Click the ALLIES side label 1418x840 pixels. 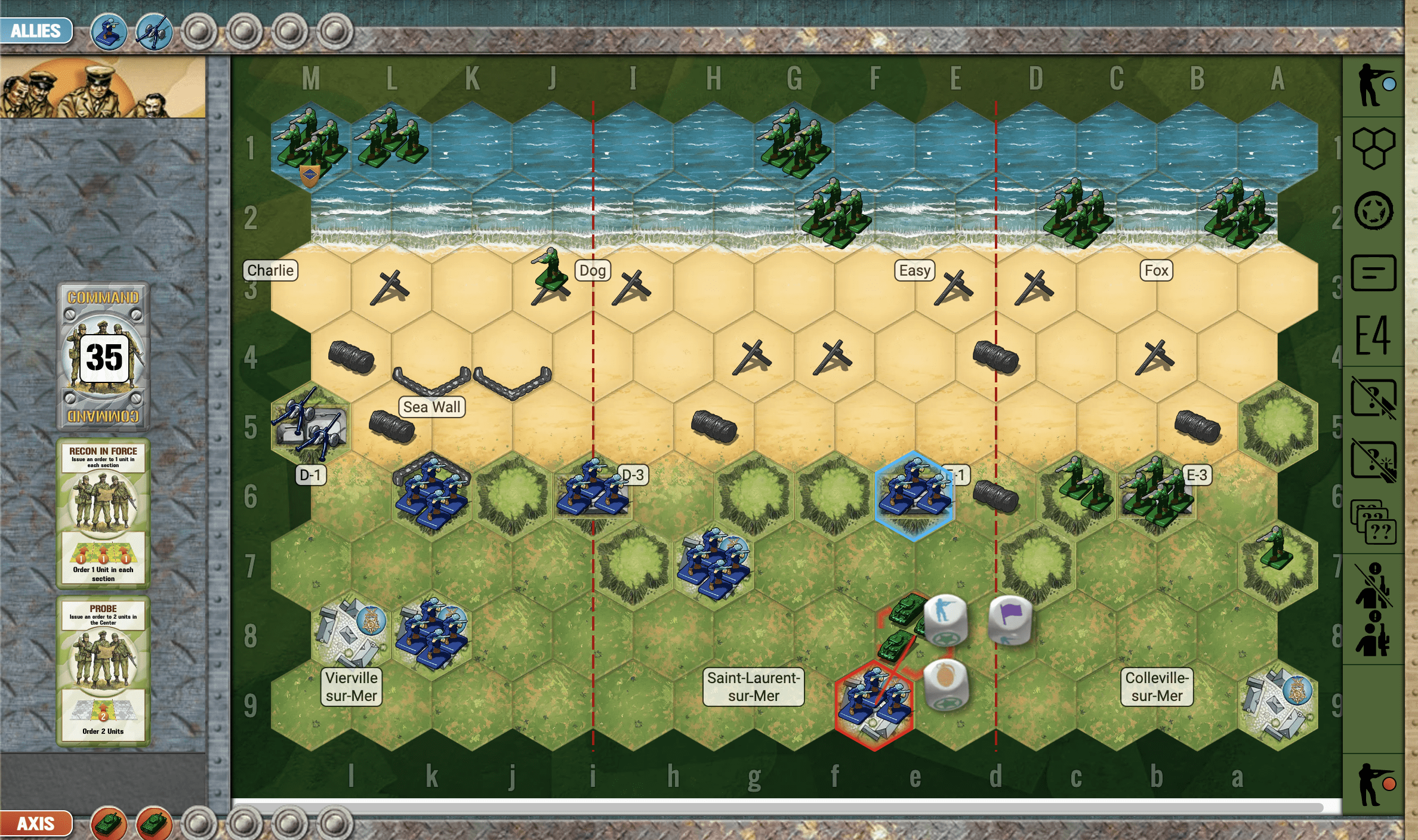pyautogui.click(x=36, y=30)
